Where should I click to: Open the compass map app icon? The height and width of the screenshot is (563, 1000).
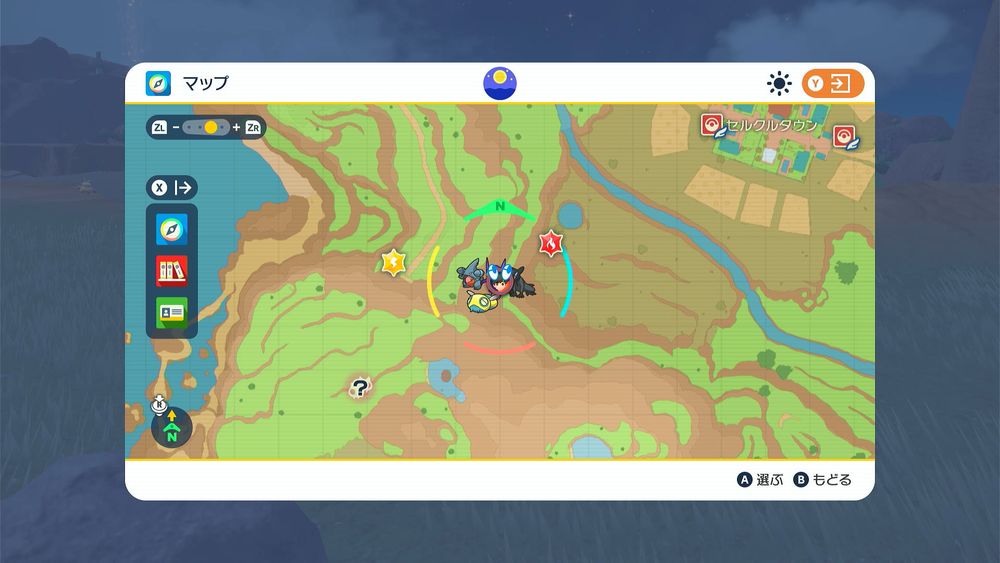pos(171,230)
